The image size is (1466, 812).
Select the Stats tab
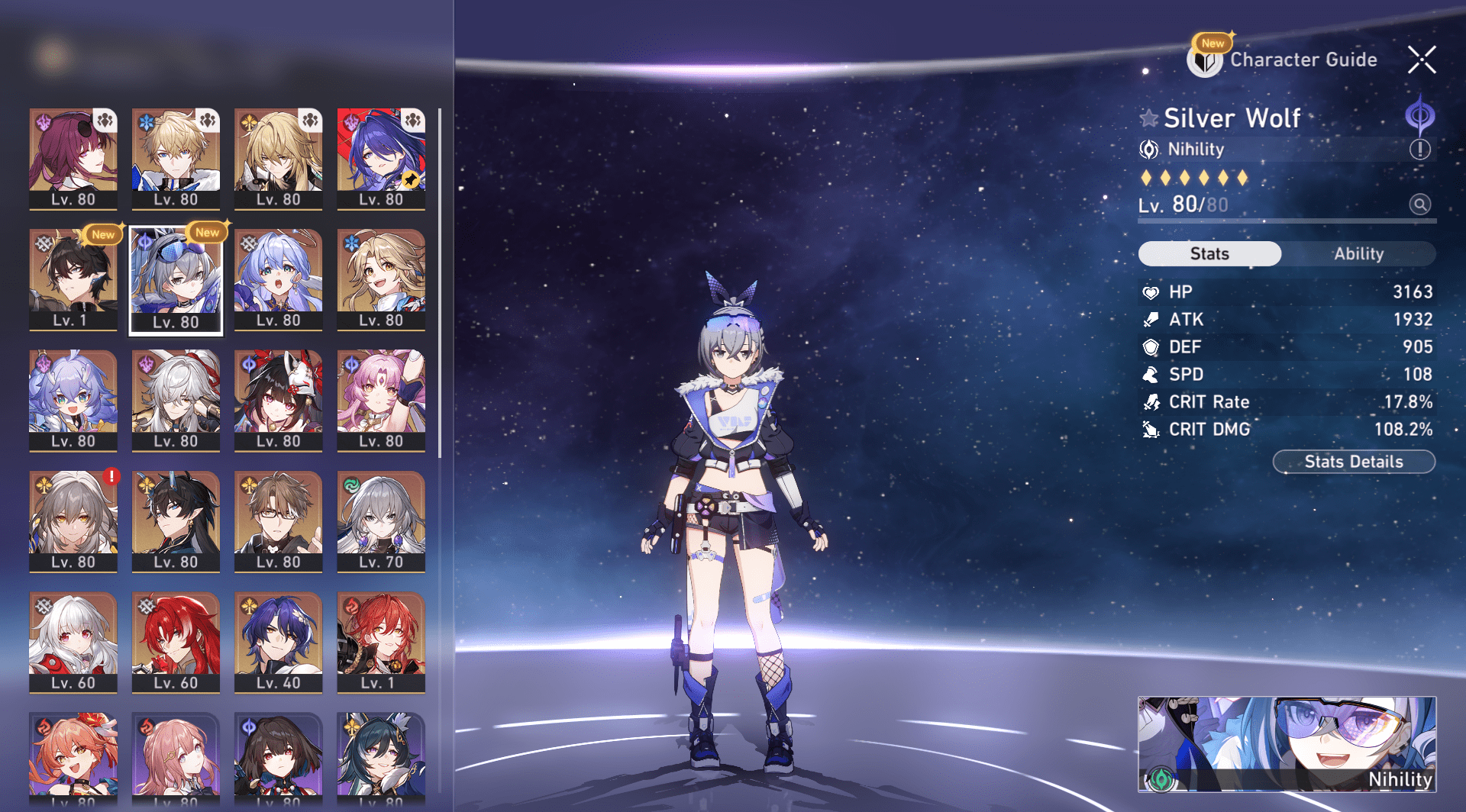coord(1209,253)
